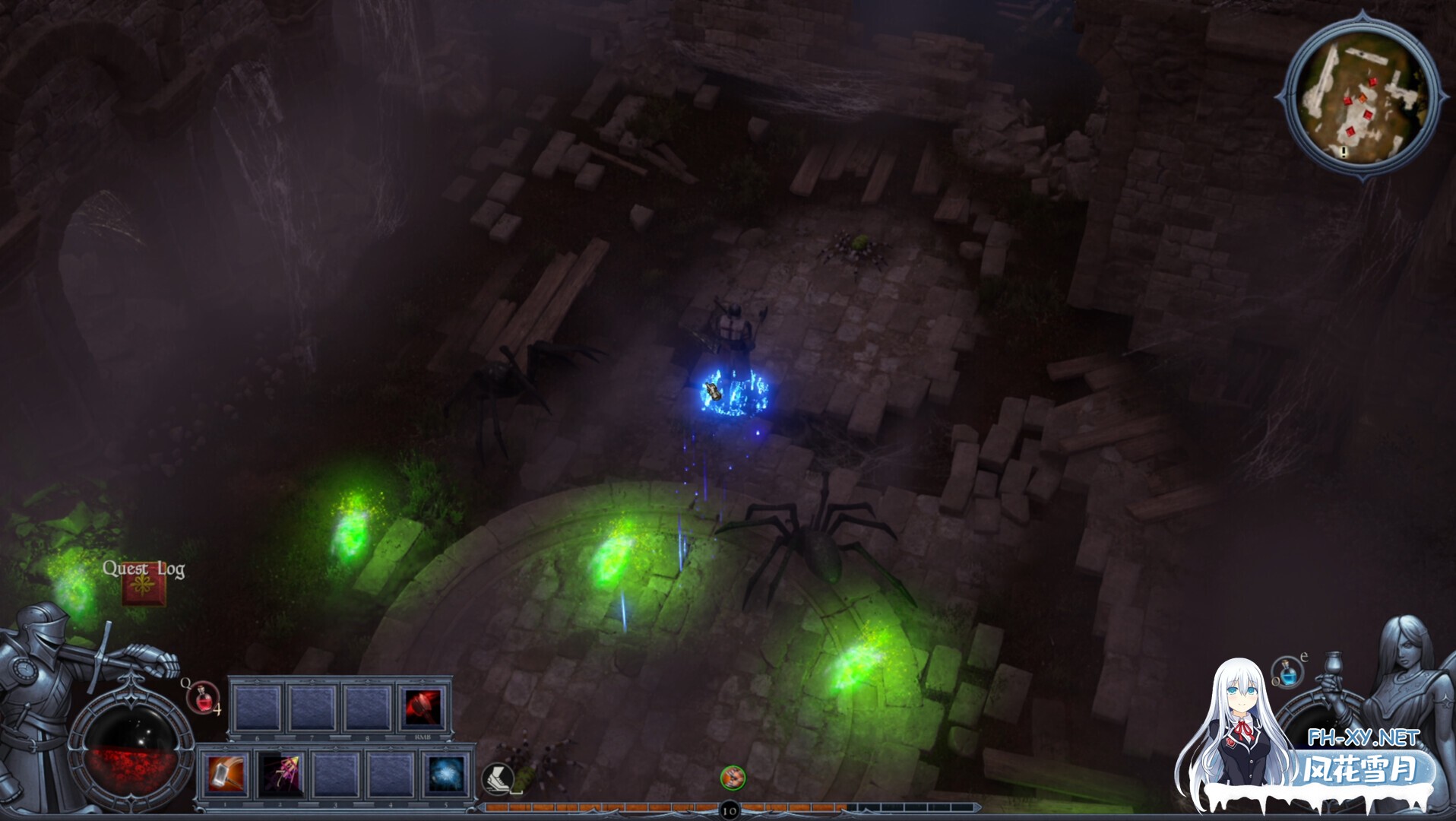1456x821 pixels.
Task: Activate the purple arrow skill slot
Action: pos(279,775)
